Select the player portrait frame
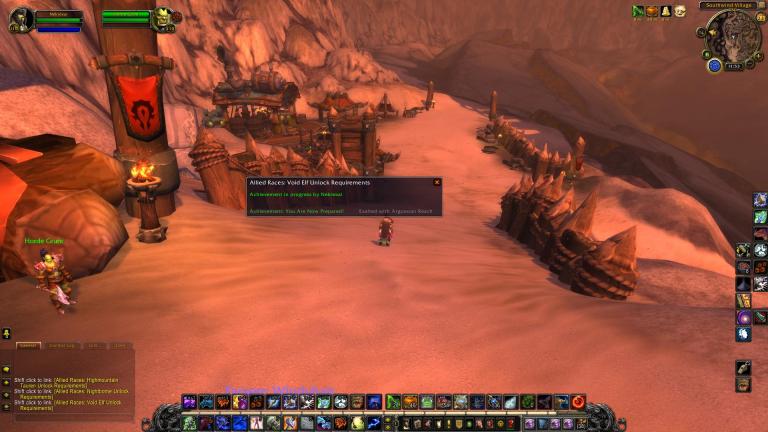The height and width of the screenshot is (432, 768). click(x=21, y=19)
